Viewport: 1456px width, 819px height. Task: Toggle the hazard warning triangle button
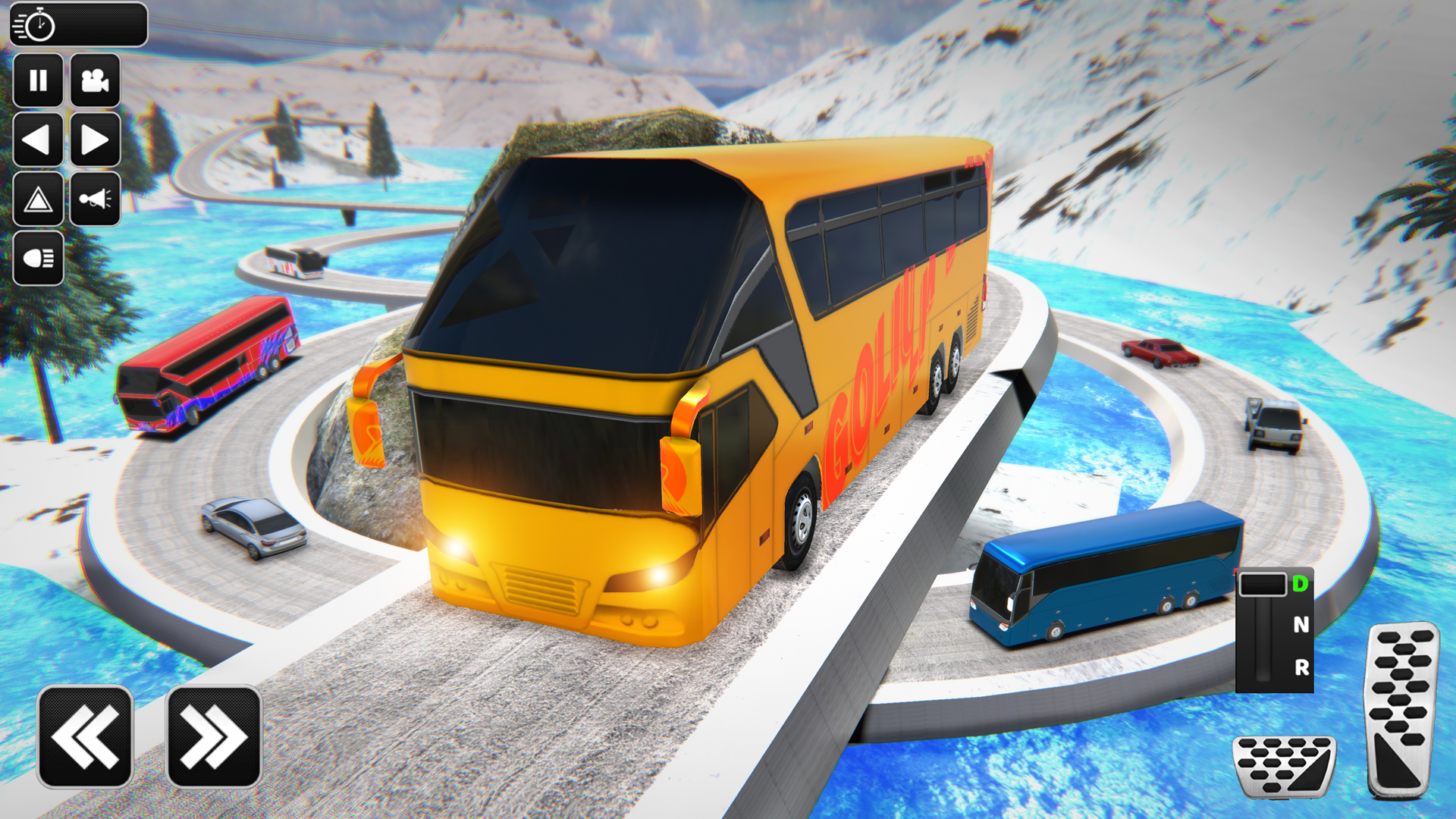tap(38, 199)
